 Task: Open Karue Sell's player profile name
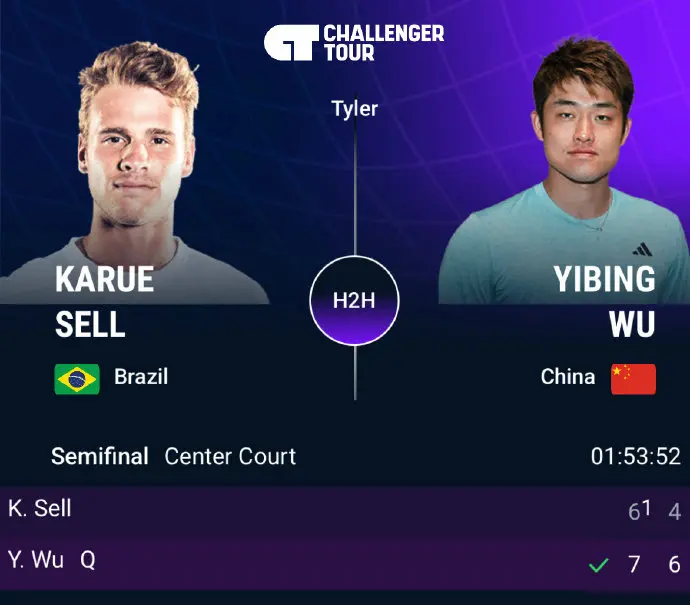[104, 300]
